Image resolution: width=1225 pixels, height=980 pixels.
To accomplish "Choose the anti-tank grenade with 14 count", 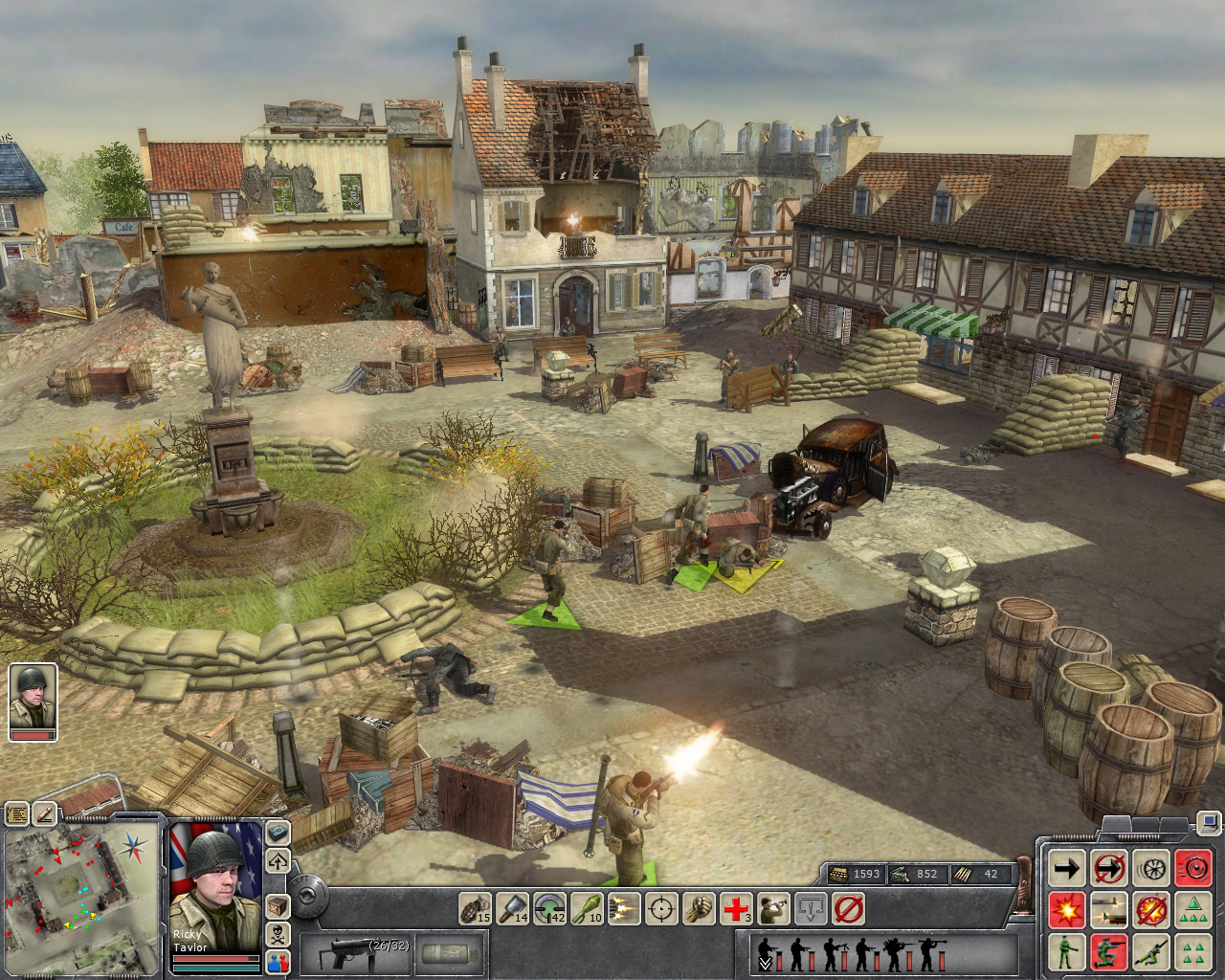I will coord(513,907).
